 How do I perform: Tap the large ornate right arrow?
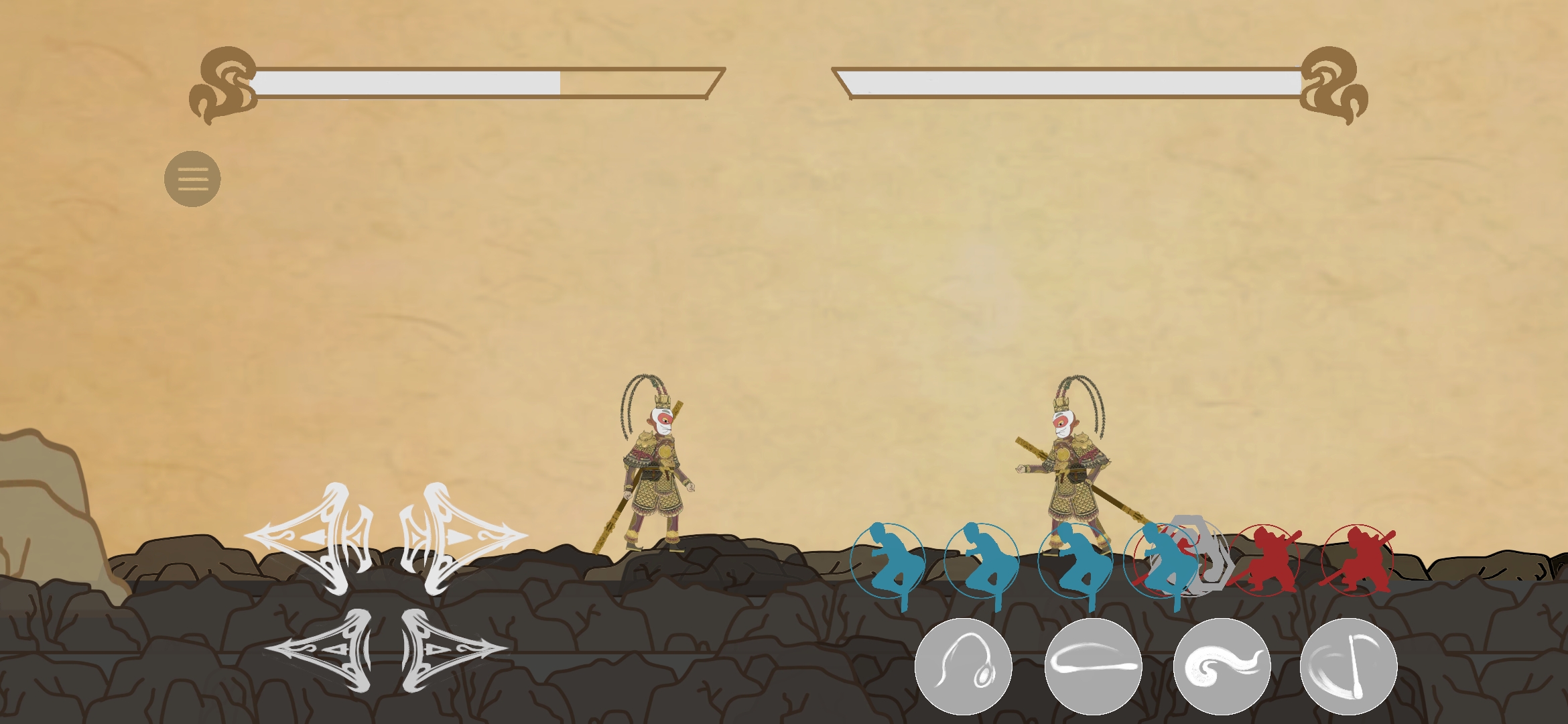pos(462,538)
